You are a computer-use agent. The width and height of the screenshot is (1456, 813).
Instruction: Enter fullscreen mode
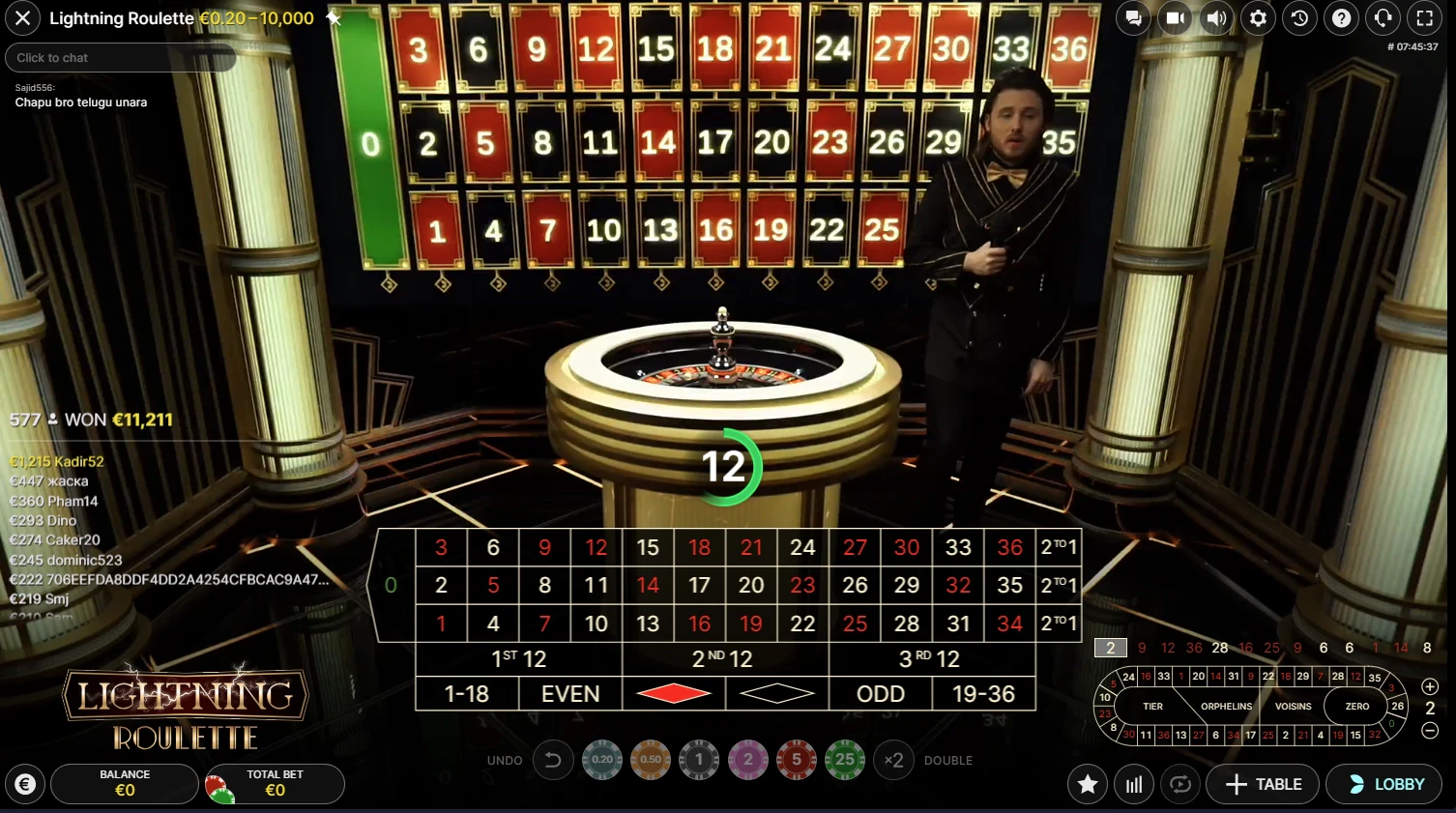click(x=1424, y=18)
